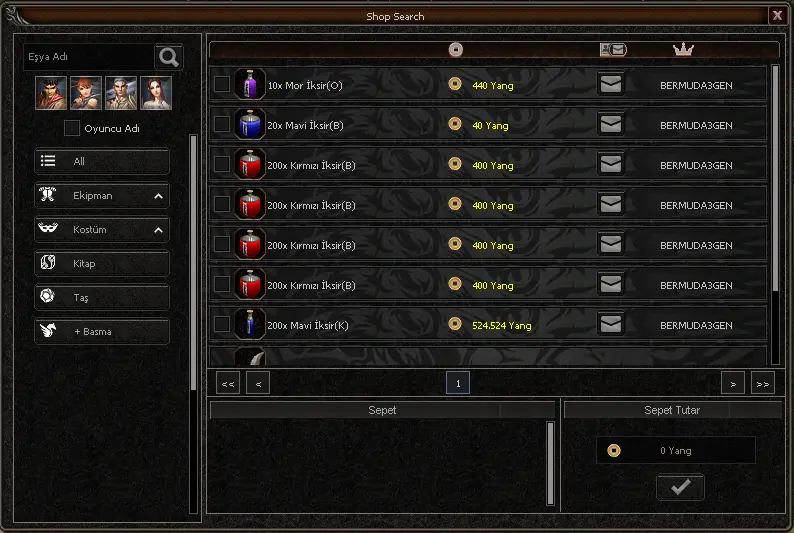Jump to the first results page
The height and width of the screenshot is (533, 794).
pyautogui.click(x=228, y=383)
